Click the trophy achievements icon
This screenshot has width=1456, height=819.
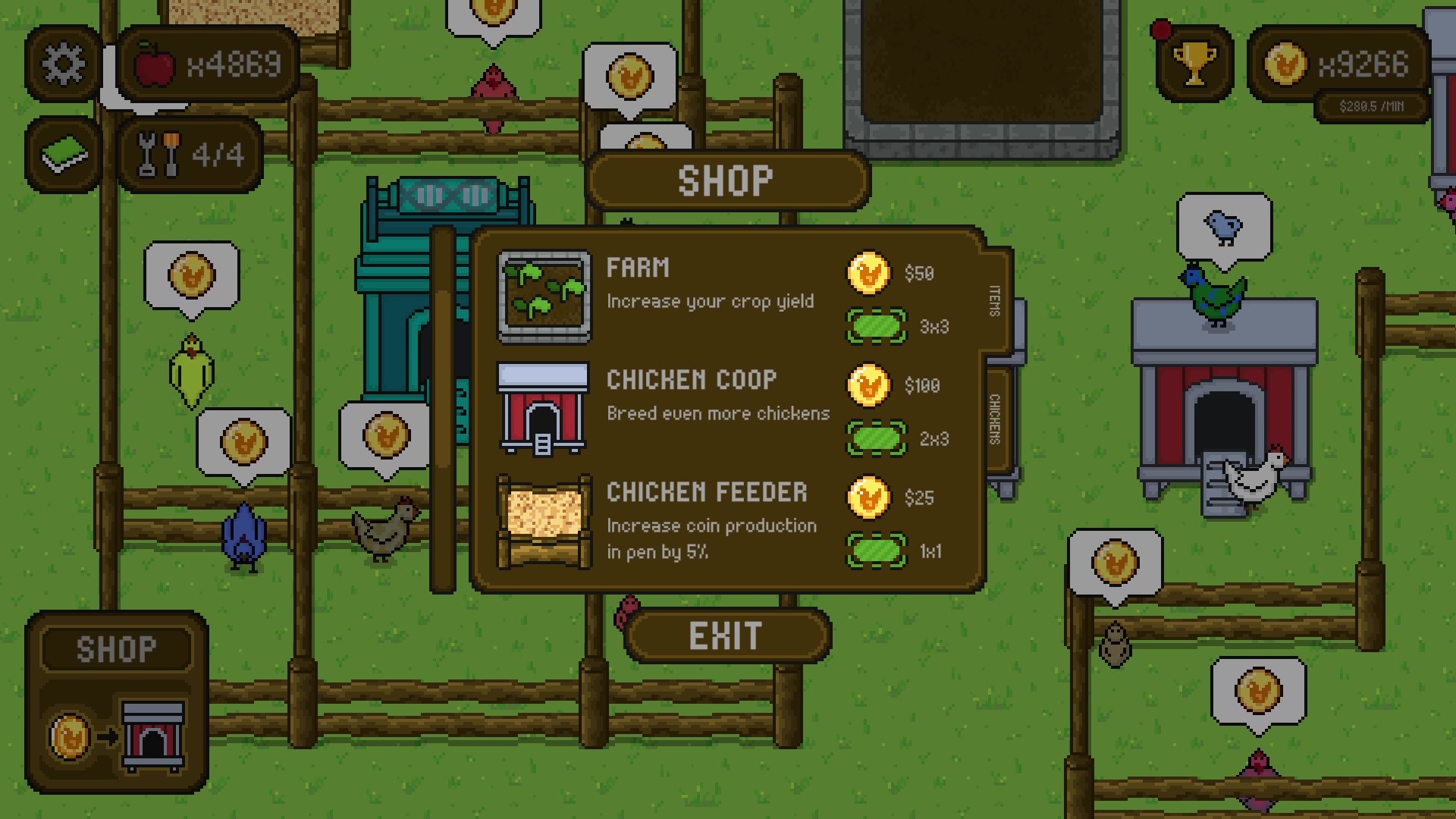coord(1194,62)
